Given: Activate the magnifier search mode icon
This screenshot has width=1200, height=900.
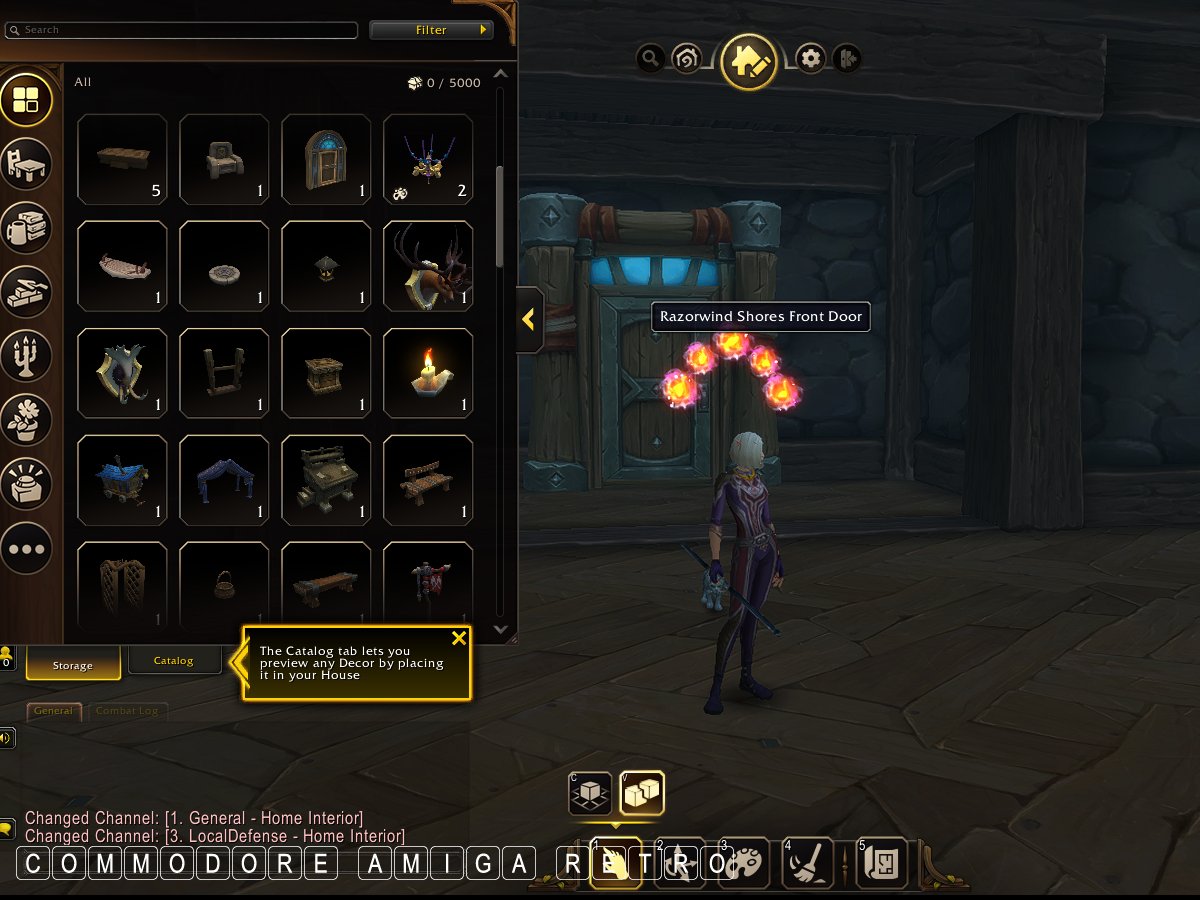Looking at the screenshot, I should 650,59.
